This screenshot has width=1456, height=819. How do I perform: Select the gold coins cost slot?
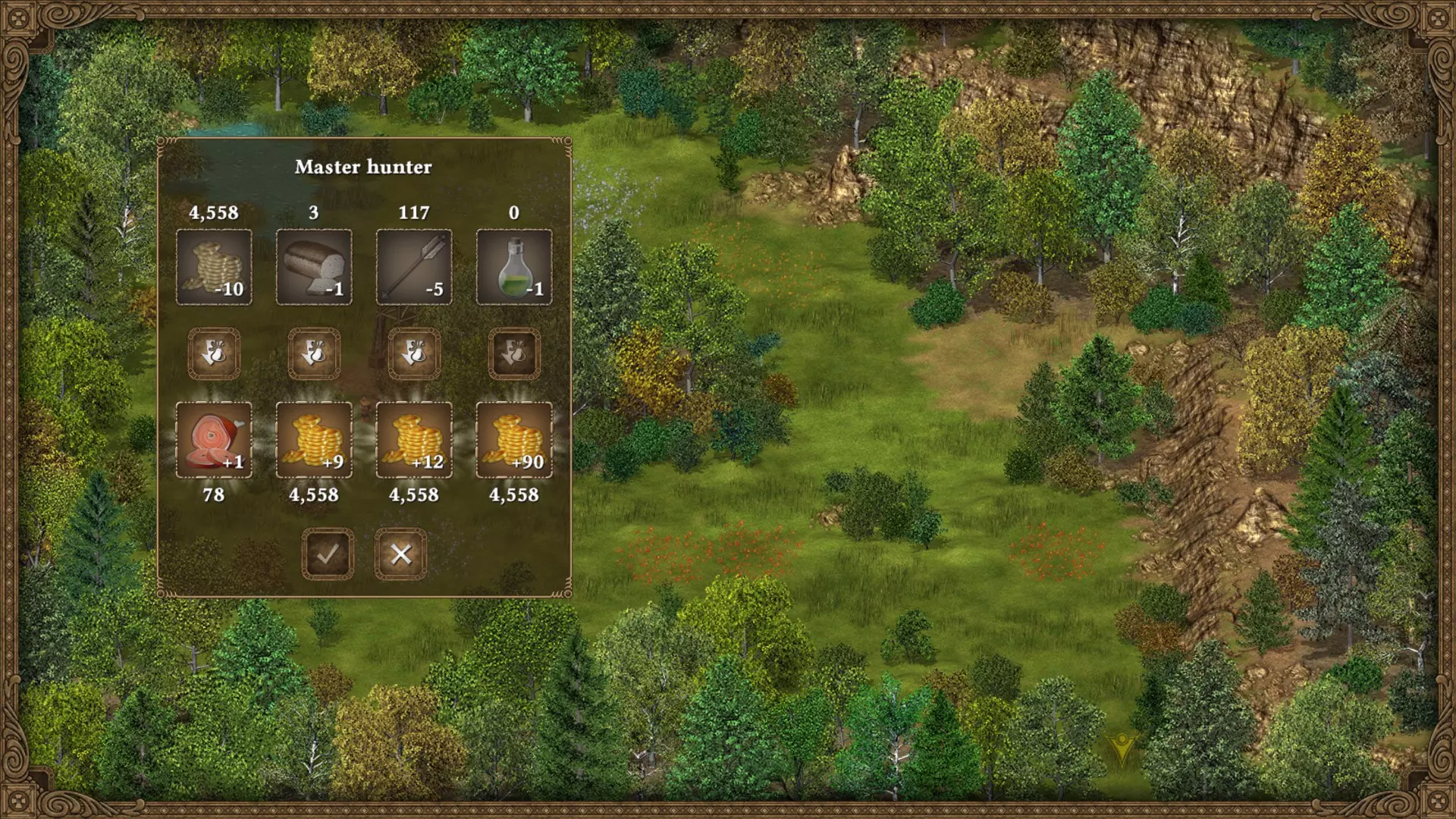click(x=214, y=267)
